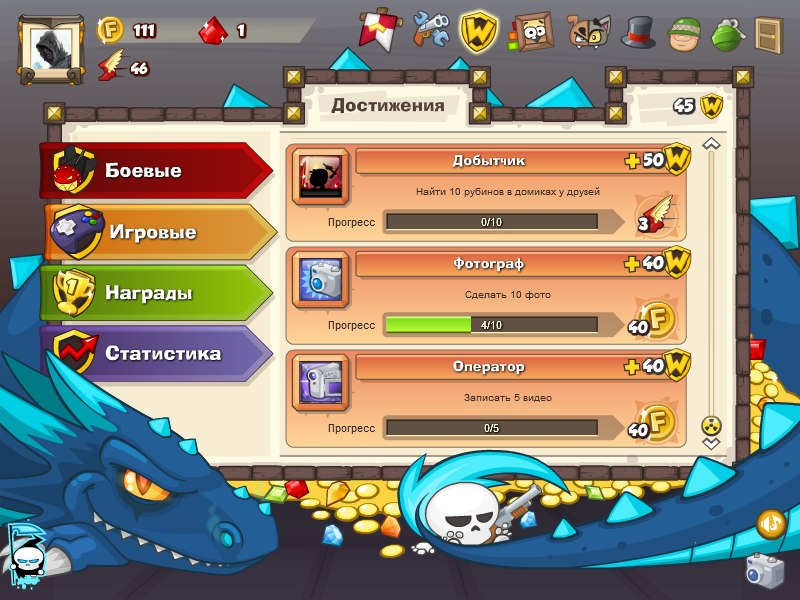This screenshot has width=800, height=600.
Task: Open the black top hat icon
Action: tap(638, 31)
